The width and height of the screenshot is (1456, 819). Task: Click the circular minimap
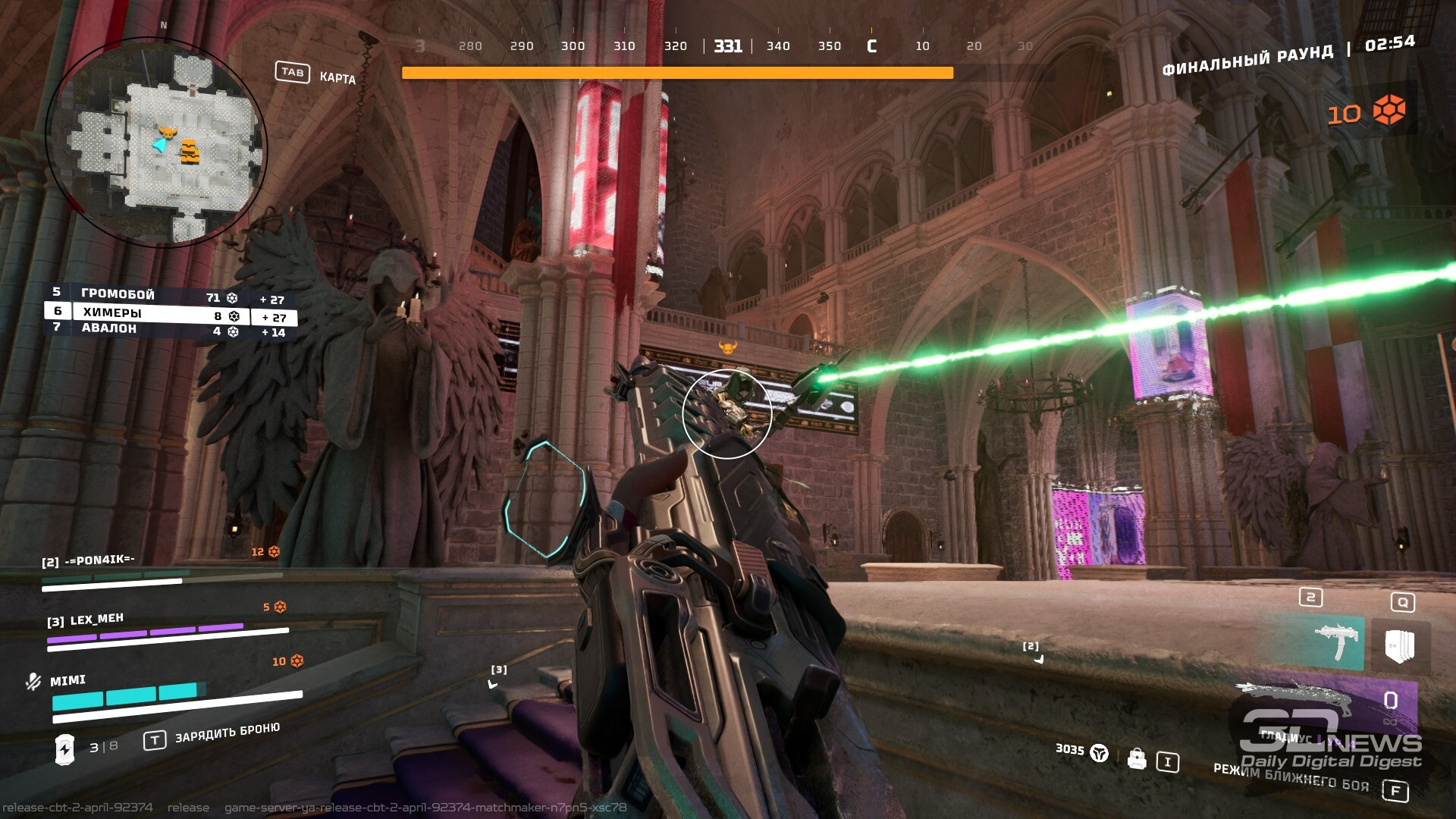[155, 142]
